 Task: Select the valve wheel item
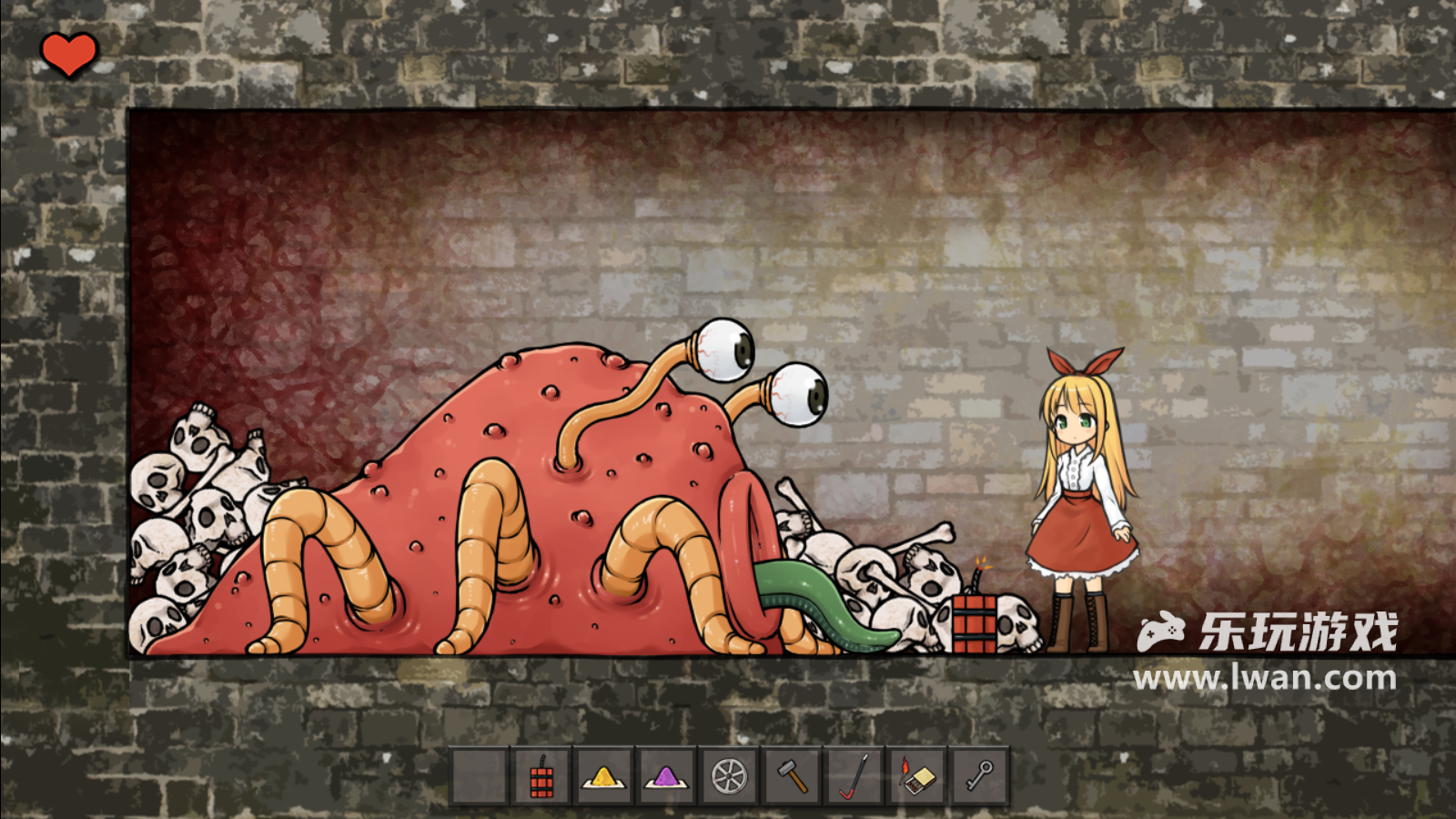coord(729,777)
